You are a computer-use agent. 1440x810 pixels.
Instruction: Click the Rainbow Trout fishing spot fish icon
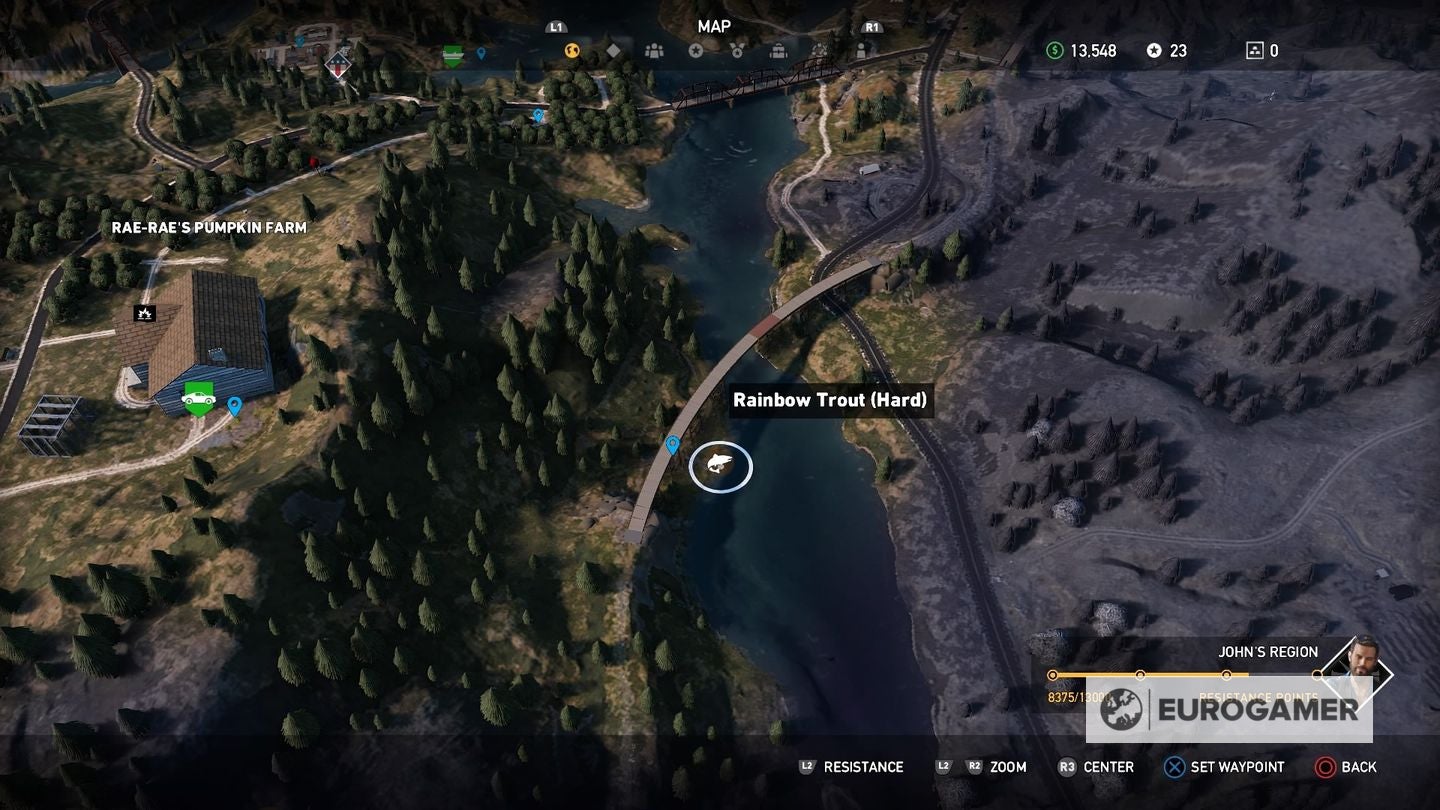click(x=721, y=466)
